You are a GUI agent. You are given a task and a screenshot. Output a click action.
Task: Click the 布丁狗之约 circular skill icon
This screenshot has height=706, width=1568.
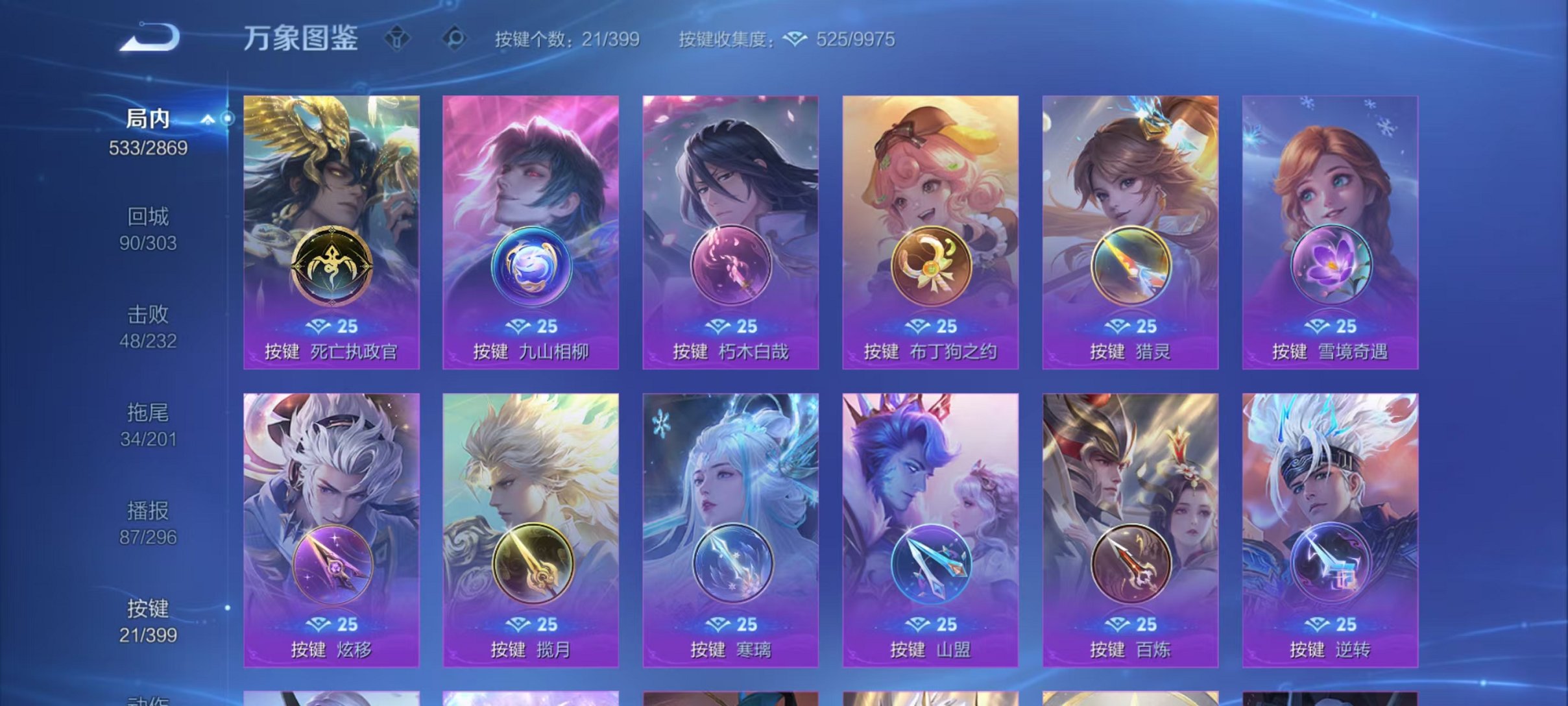click(x=932, y=267)
